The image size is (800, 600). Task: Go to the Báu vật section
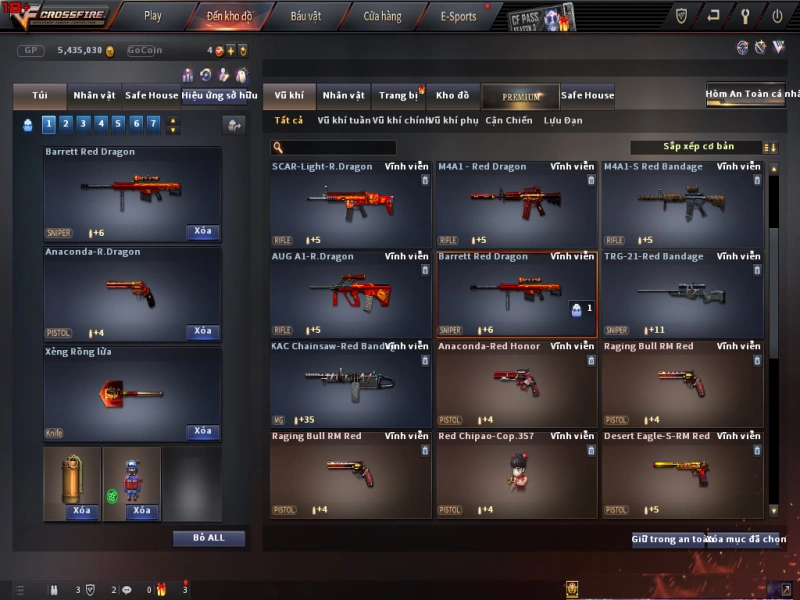click(305, 16)
